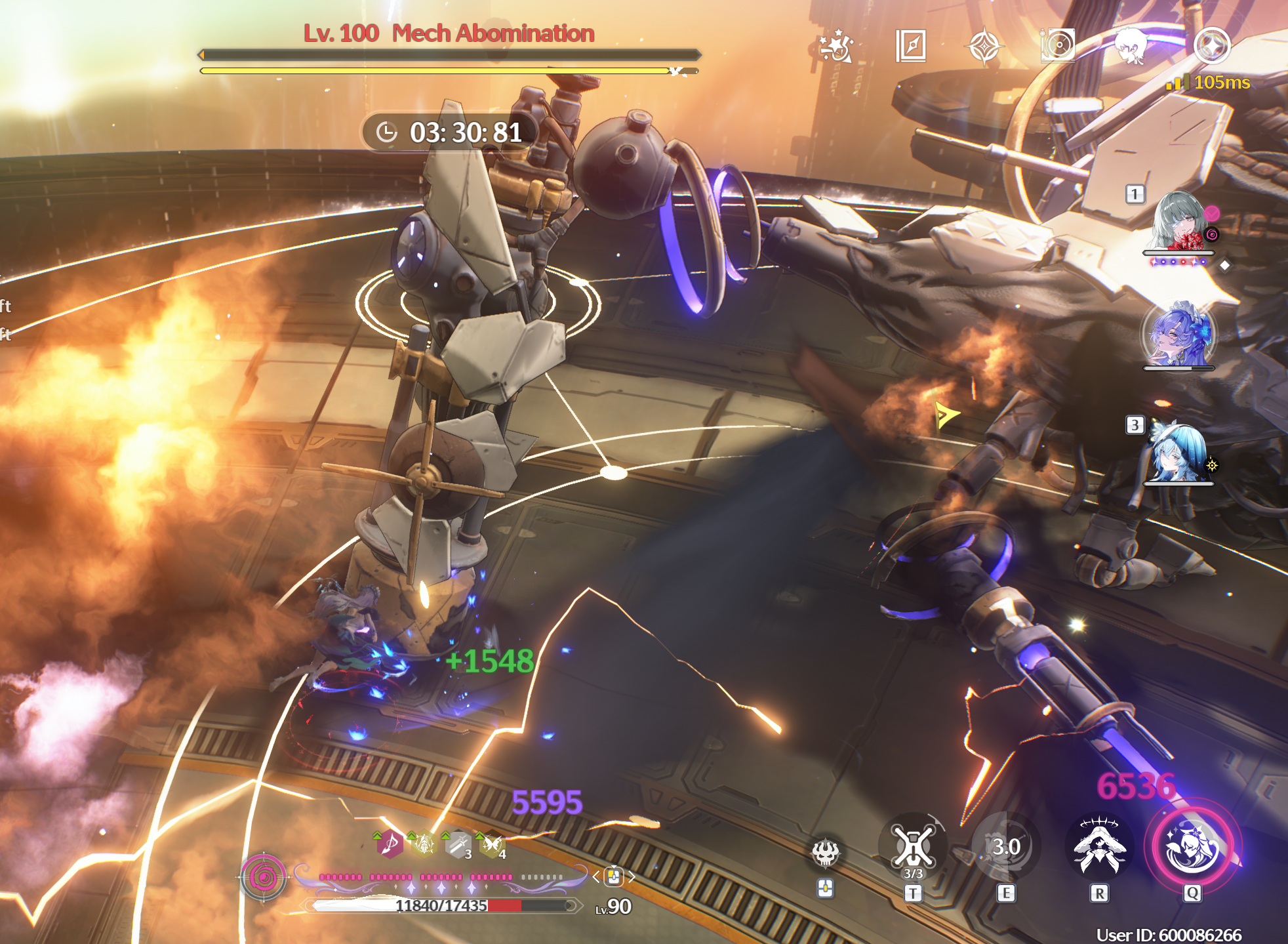Open the turntable record player icon

[1057, 45]
